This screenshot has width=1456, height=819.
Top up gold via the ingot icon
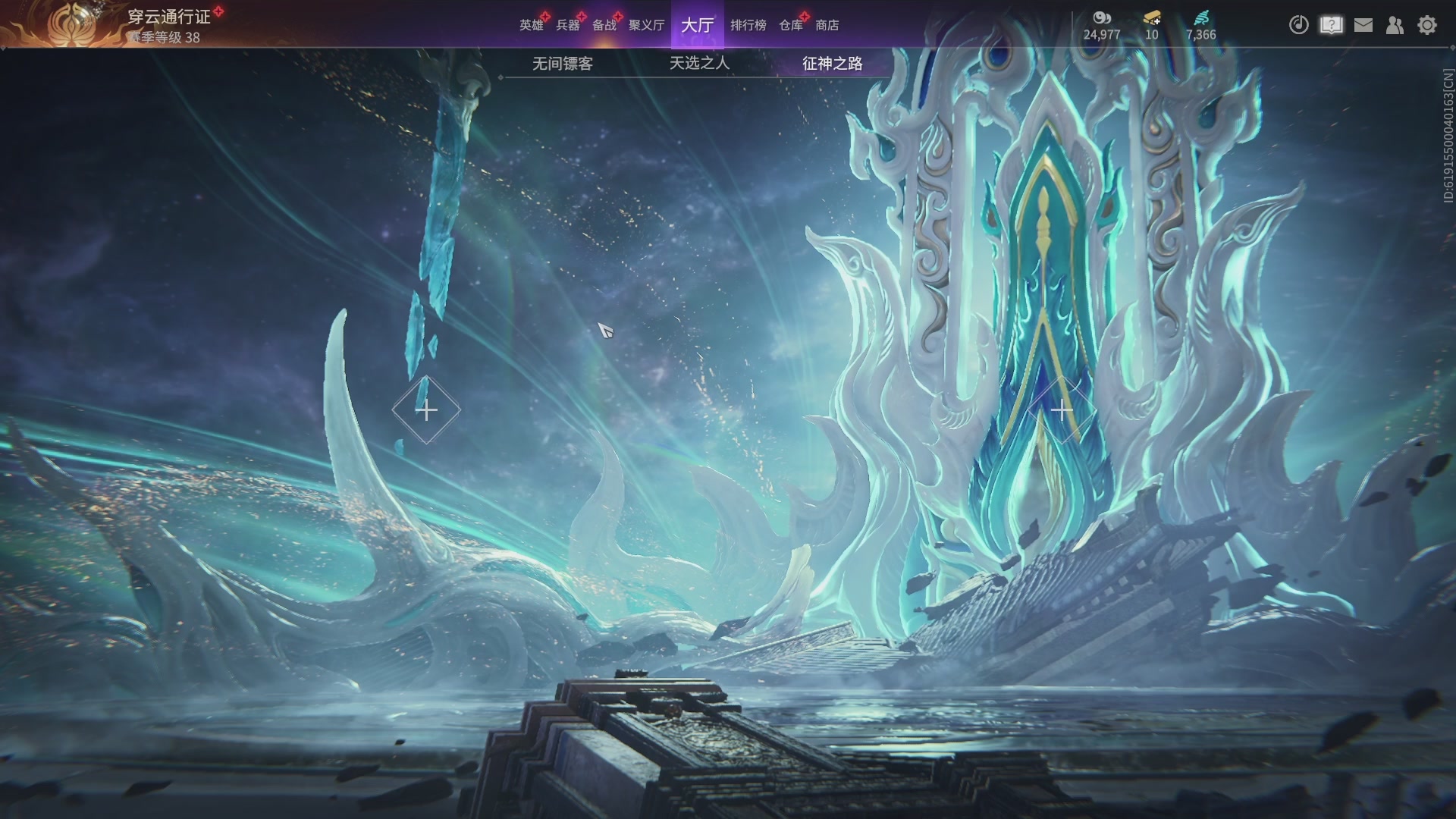1152,18
